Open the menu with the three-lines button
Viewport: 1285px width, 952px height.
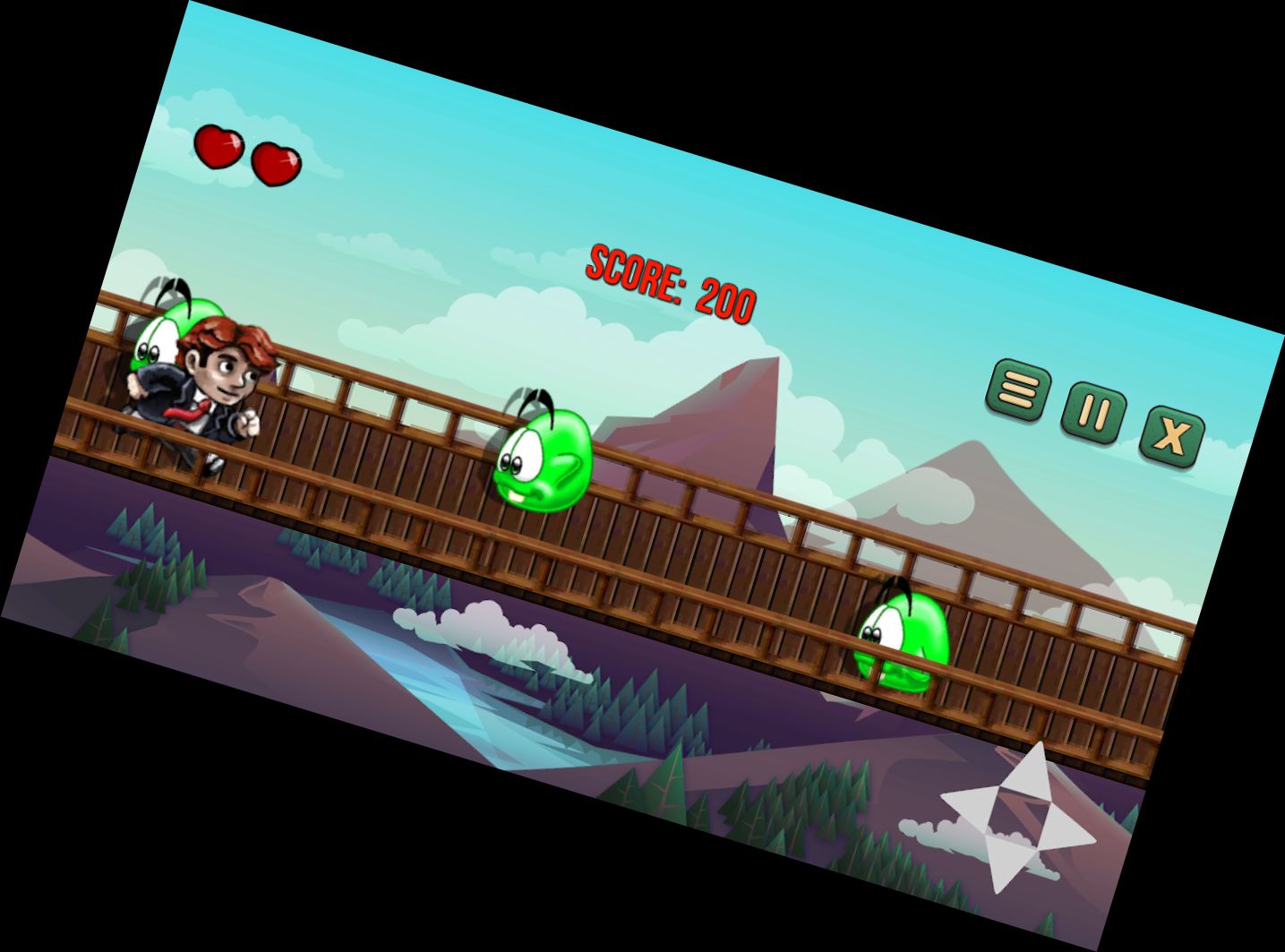coord(1017,390)
